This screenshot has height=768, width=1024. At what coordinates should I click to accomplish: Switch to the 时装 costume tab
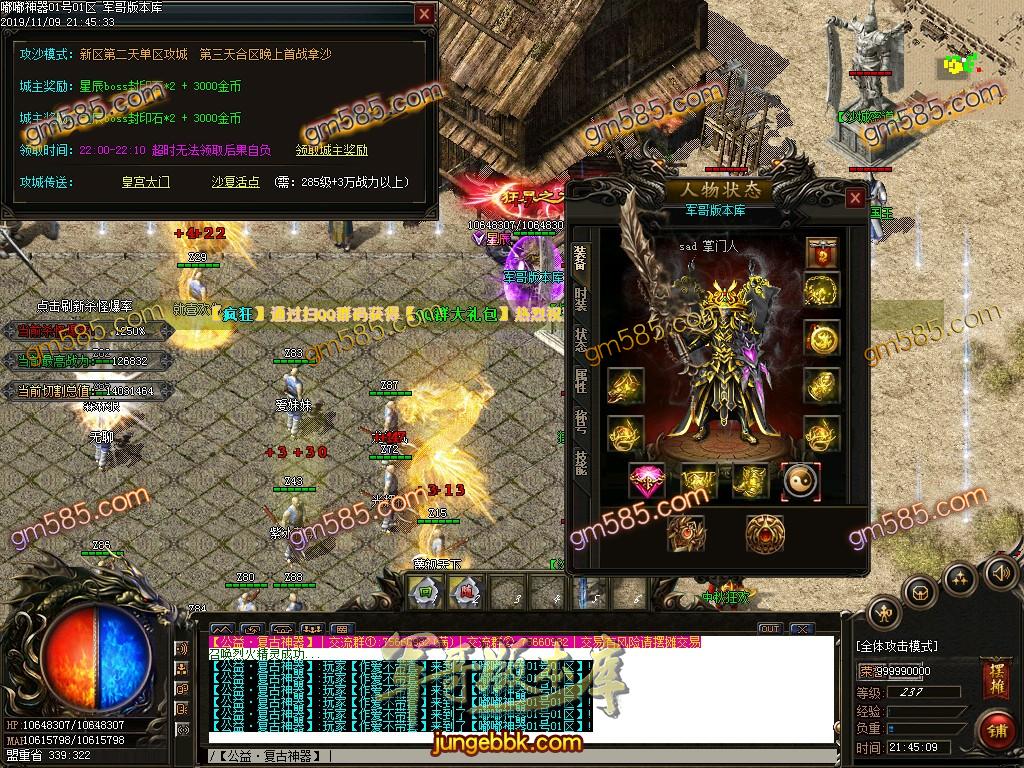click(581, 300)
